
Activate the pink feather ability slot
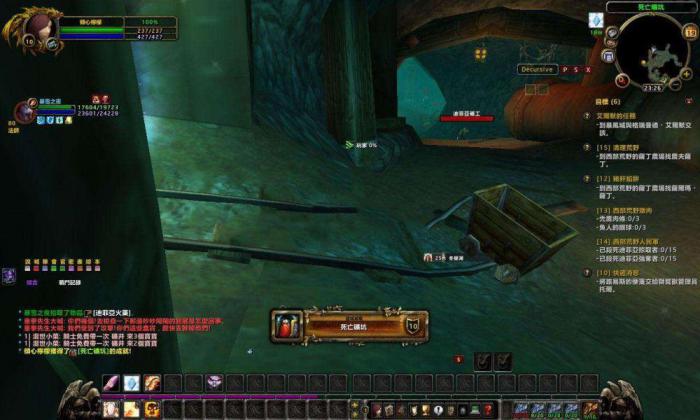(107, 382)
